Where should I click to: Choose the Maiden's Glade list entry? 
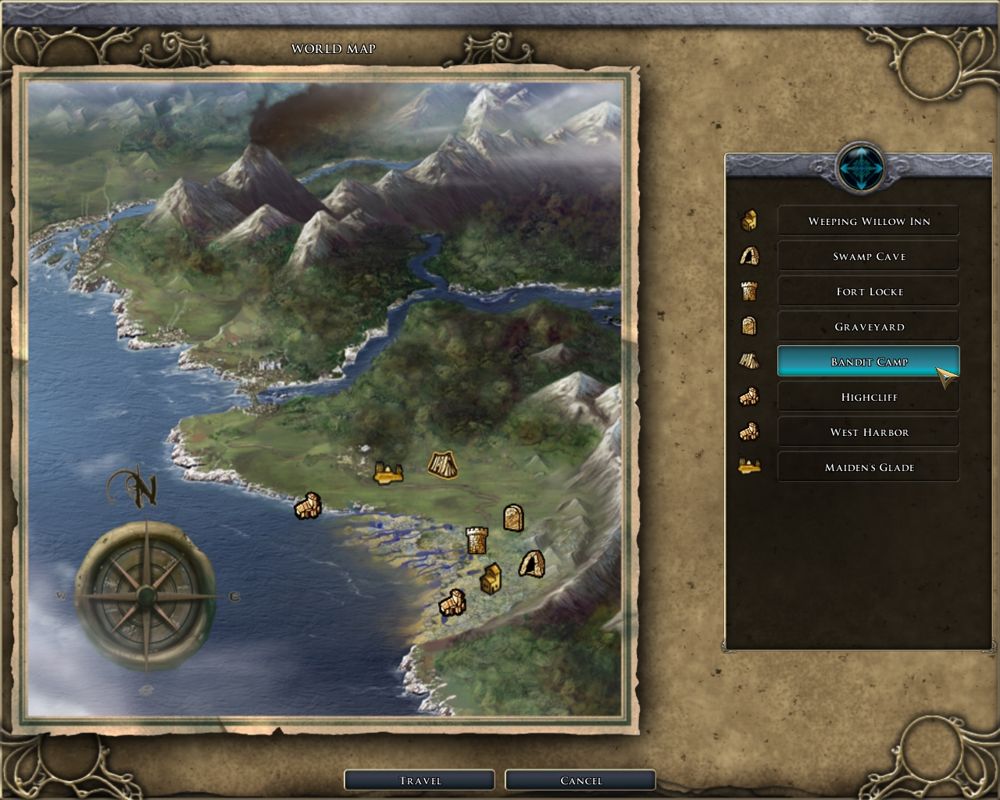pos(868,467)
